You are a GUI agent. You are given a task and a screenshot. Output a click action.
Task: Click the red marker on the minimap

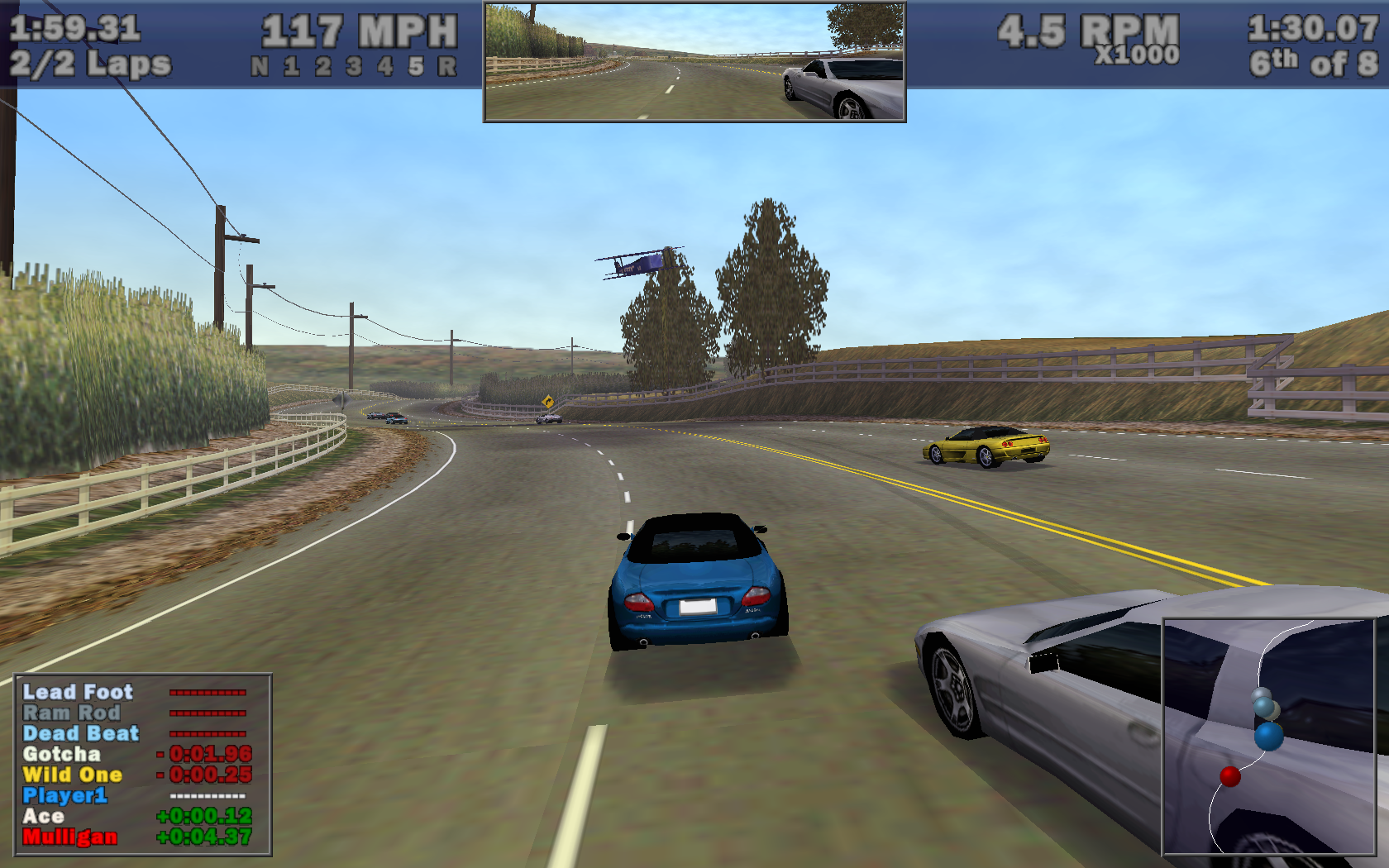(x=1230, y=776)
